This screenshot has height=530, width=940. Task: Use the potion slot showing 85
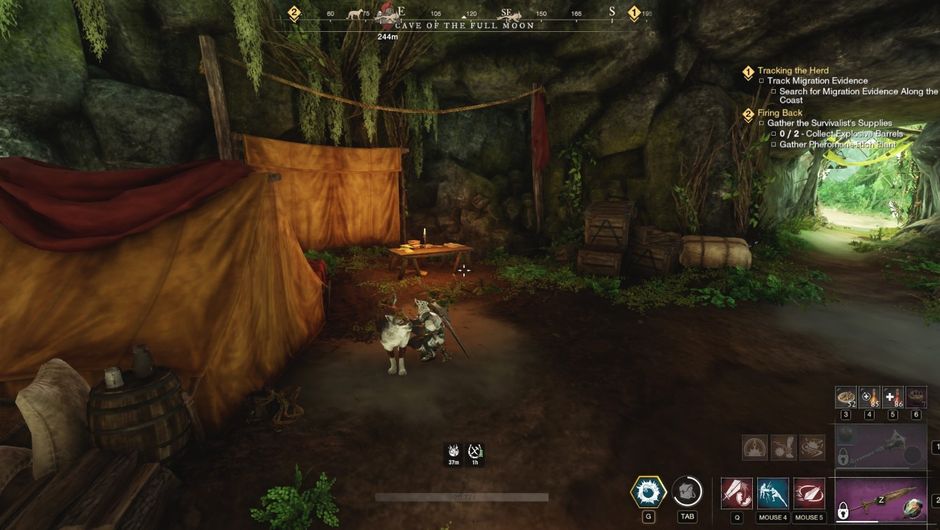(869, 397)
